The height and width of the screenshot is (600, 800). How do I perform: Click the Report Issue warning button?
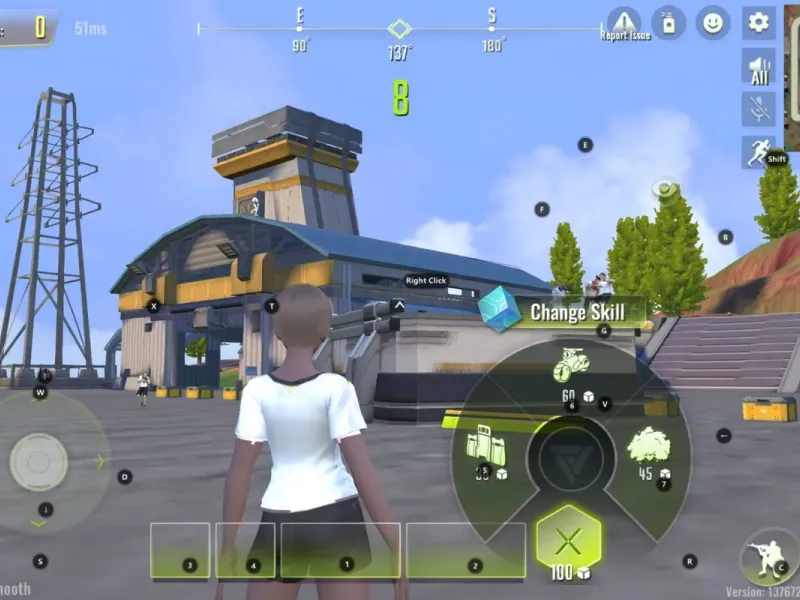624,22
